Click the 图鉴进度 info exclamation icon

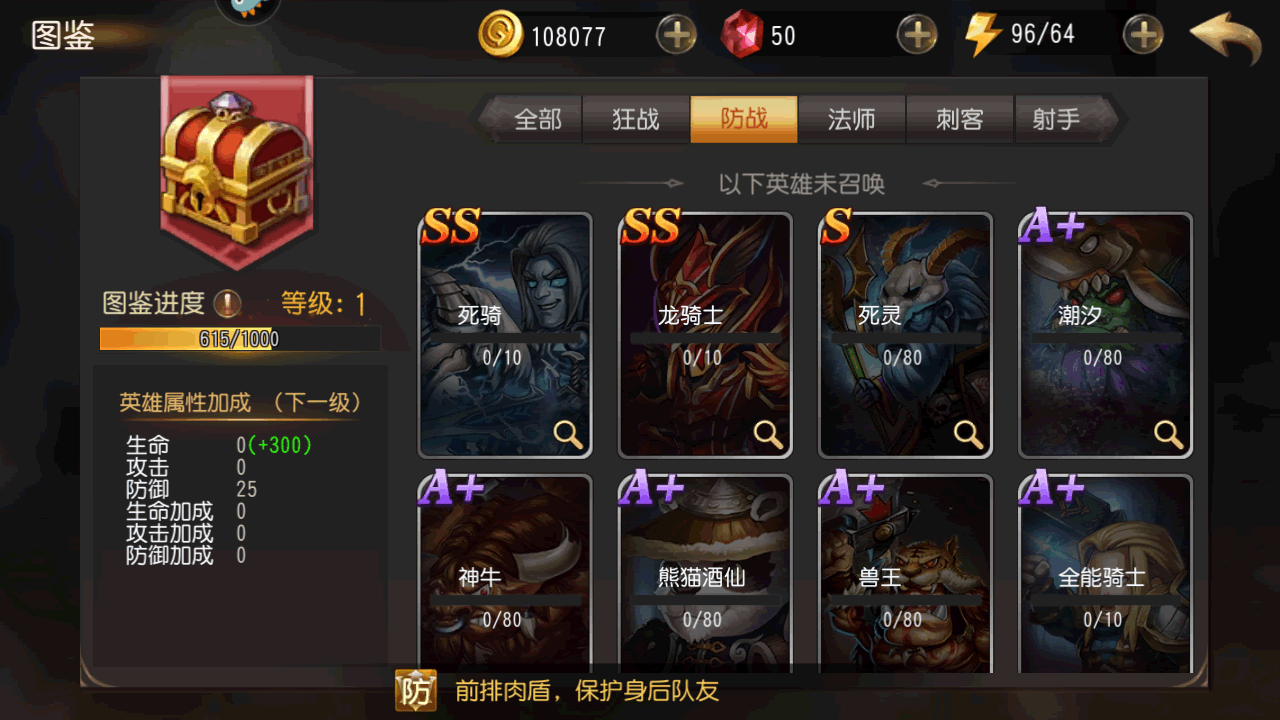point(228,303)
